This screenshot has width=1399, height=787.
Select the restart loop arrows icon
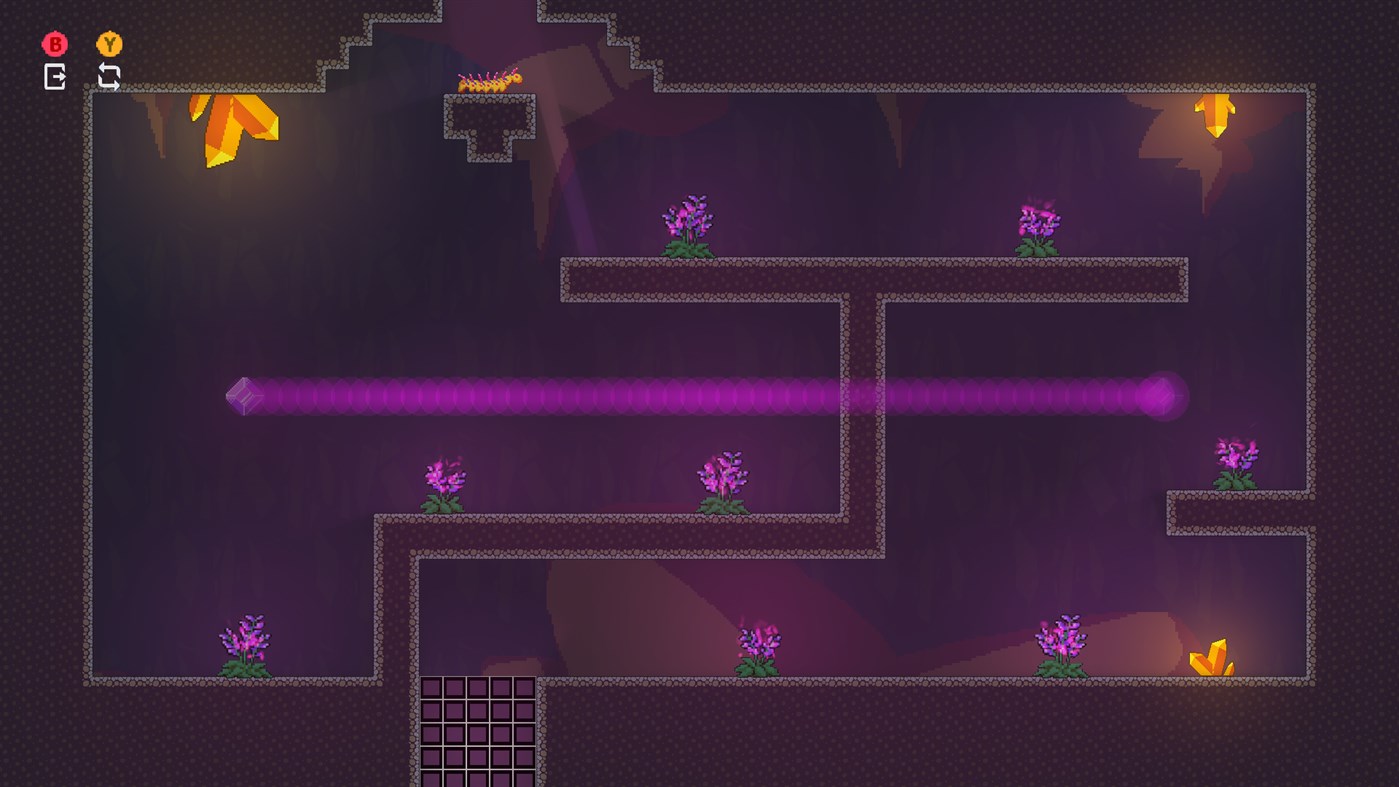(x=110, y=76)
